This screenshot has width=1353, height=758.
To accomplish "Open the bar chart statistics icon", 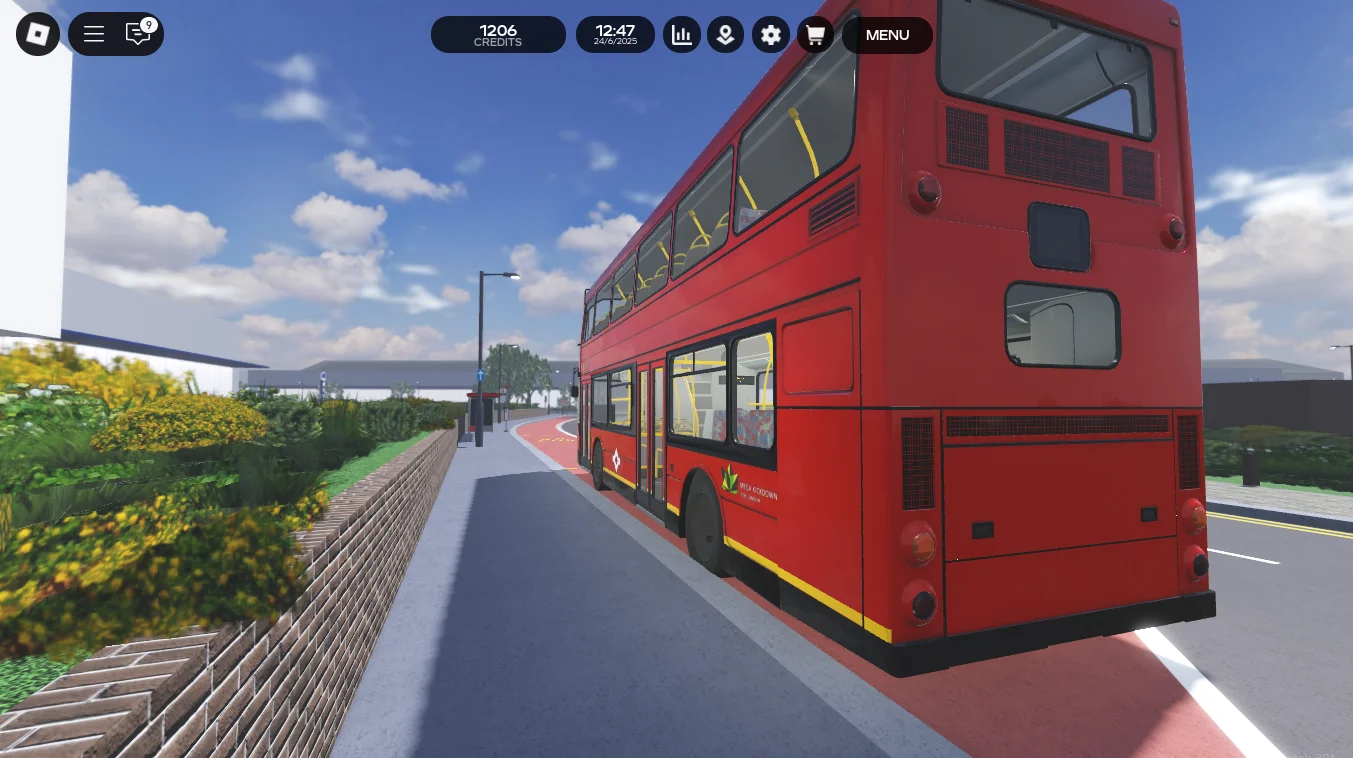I will point(682,35).
